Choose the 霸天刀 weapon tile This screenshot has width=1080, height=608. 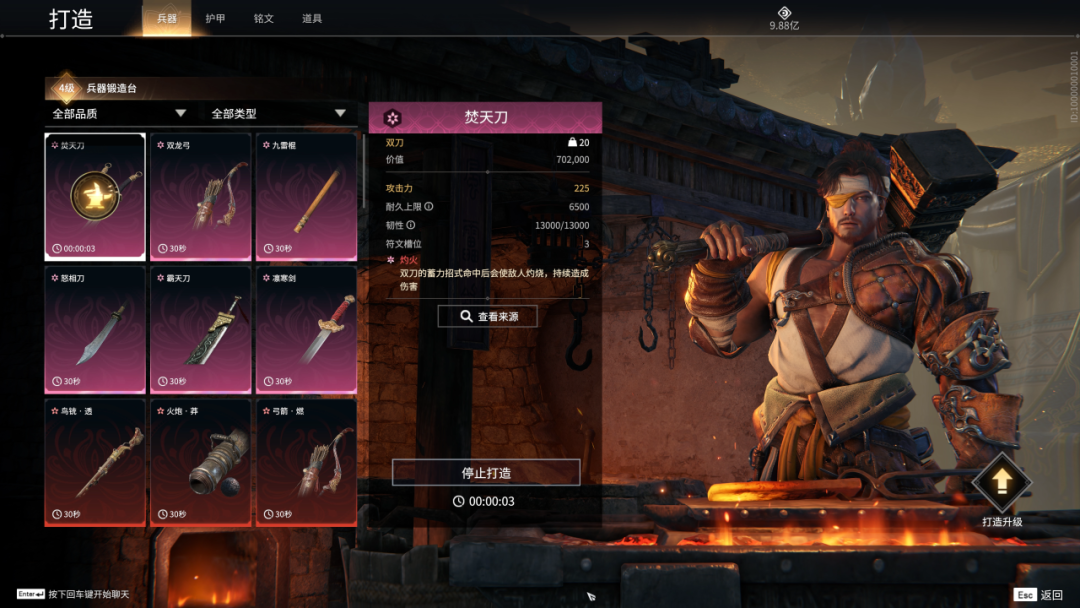pyautogui.click(x=200, y=329)
